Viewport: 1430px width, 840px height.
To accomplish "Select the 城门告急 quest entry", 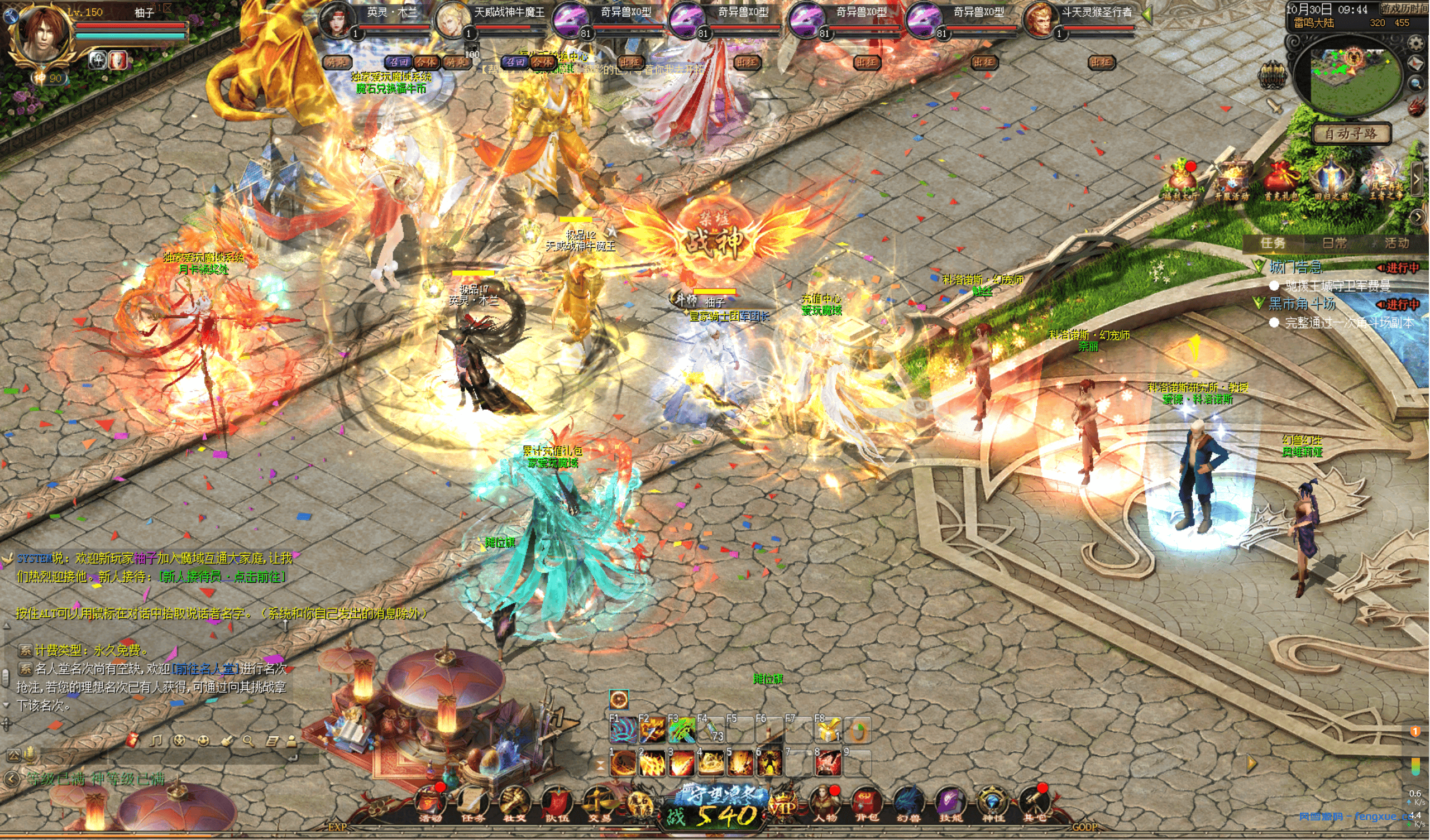I will [x=1295, y=267].
